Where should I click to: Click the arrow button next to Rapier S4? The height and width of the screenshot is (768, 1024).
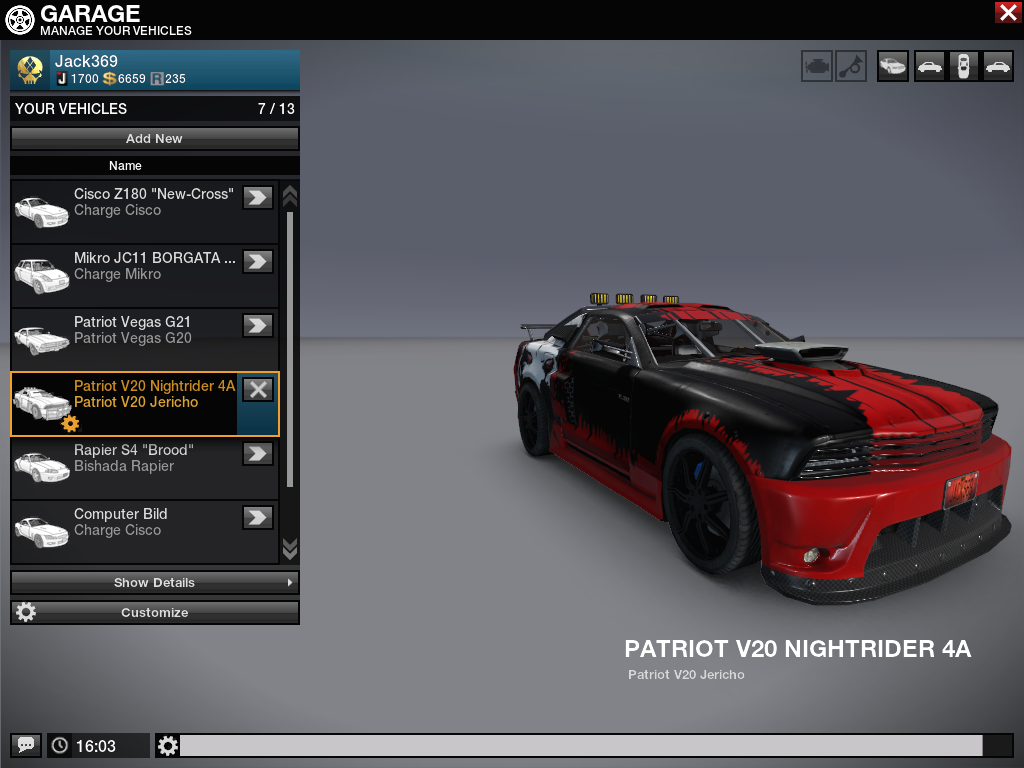click(258, 453)
